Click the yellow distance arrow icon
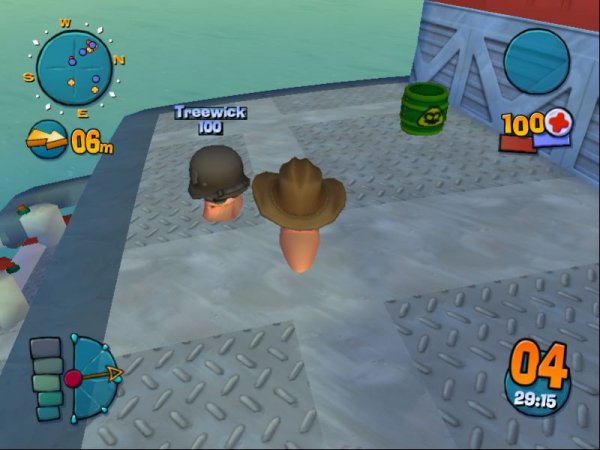The height and width of the screenshot is (450, 600). coord(47,141)
